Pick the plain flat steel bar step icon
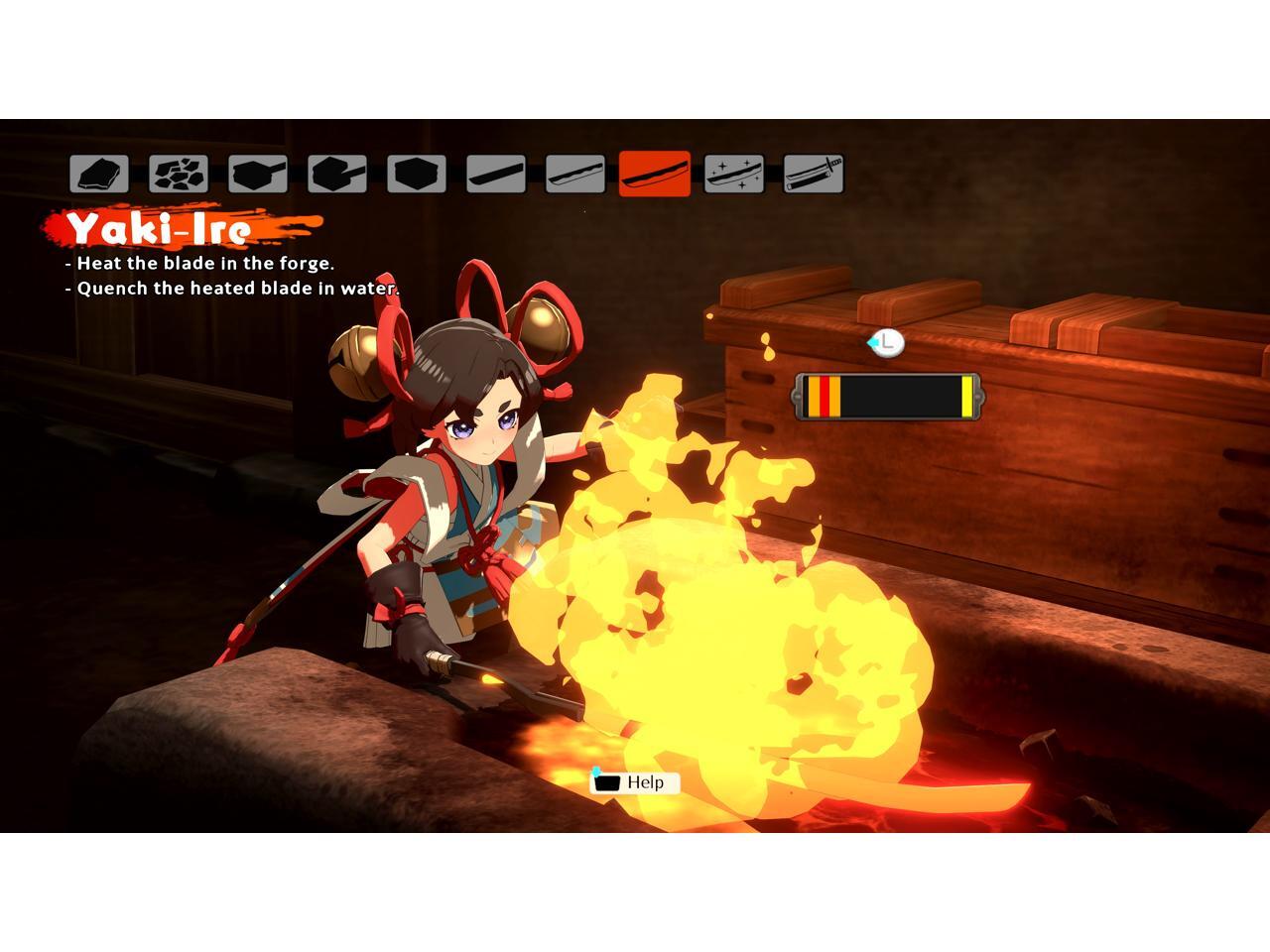 pos(496,175)
